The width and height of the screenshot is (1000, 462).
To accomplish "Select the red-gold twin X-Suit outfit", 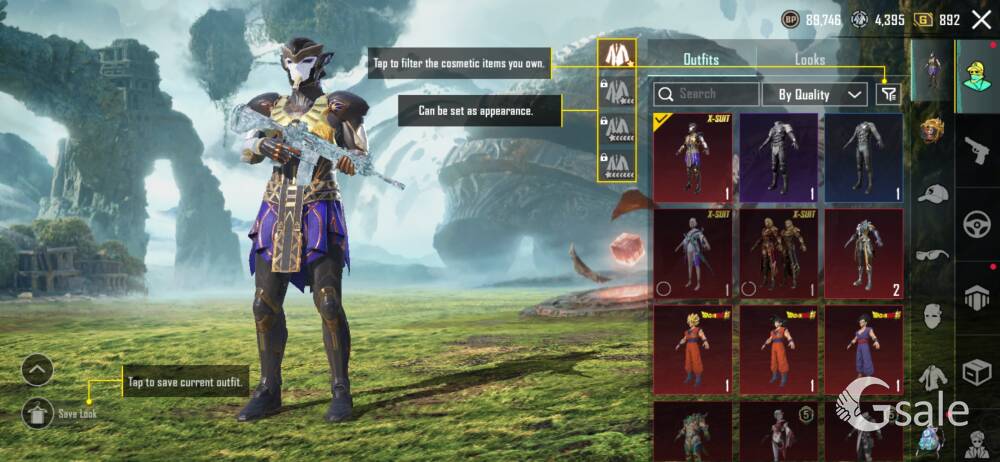I will coord(778,251).
